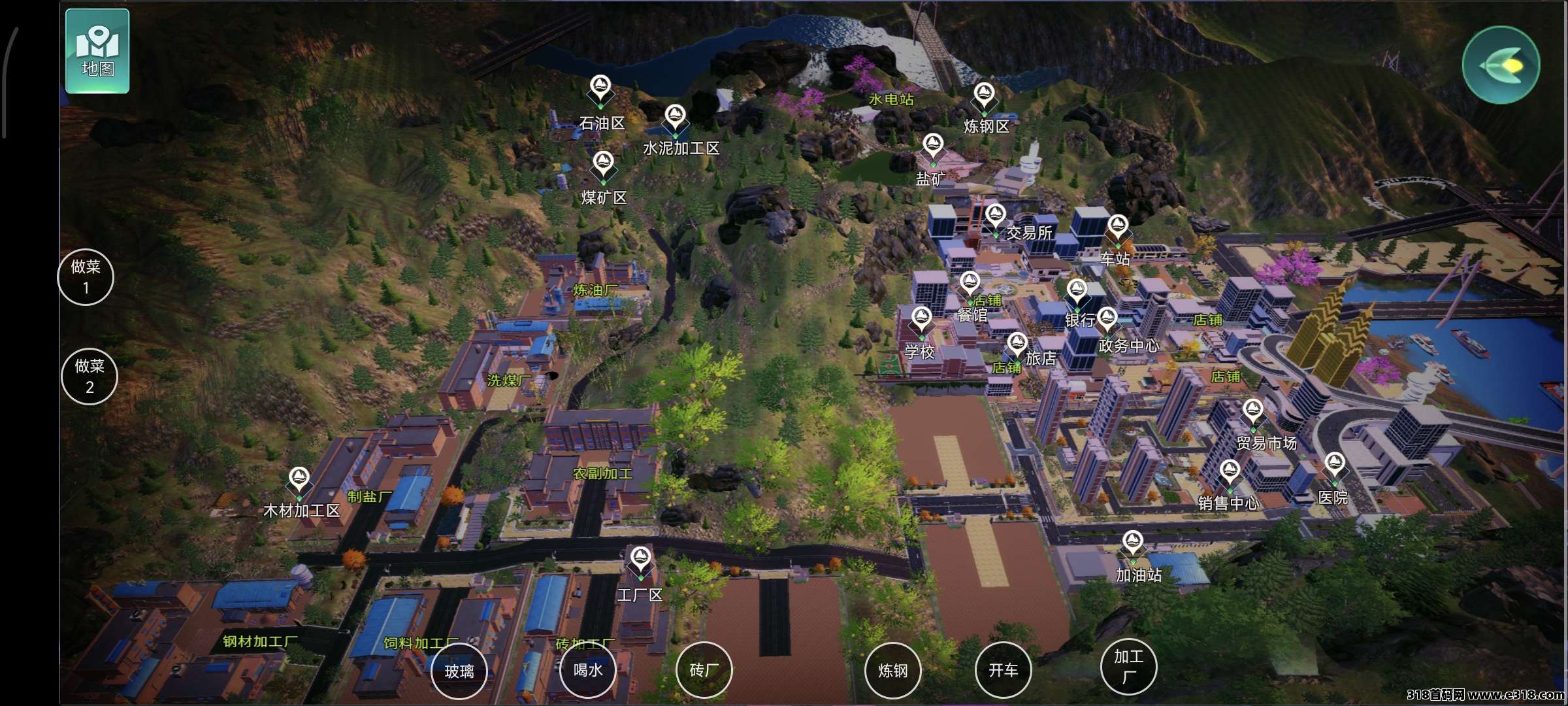Open the 地图 map button

[x=97, y=51]
